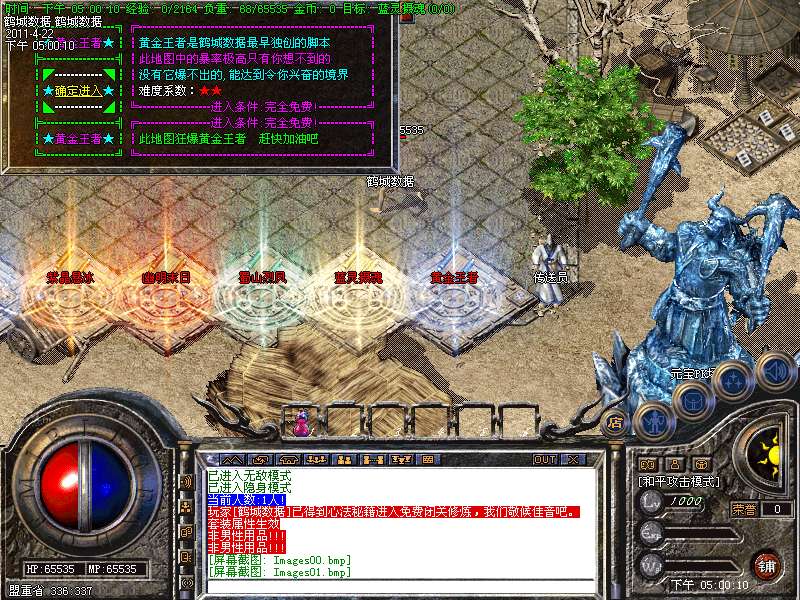800x600 pixels.
Task: Select the 雪山烈风 teleport pad label
Action: tap(261, 277)
